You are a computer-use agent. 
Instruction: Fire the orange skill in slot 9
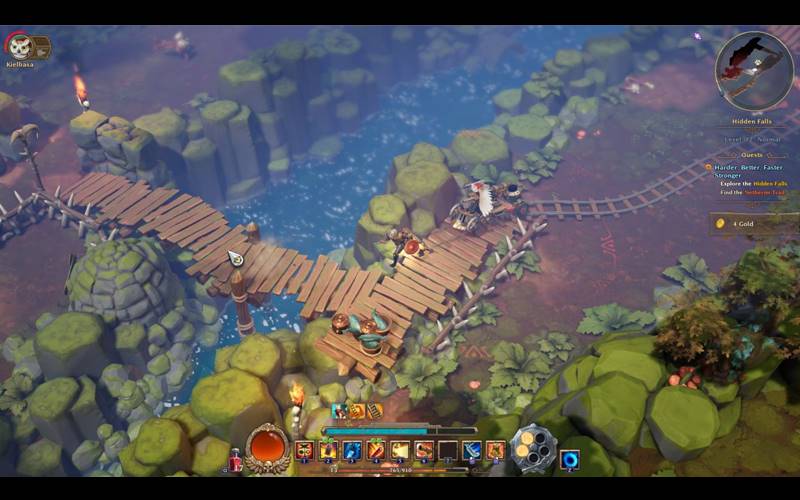tap(496, 451)
